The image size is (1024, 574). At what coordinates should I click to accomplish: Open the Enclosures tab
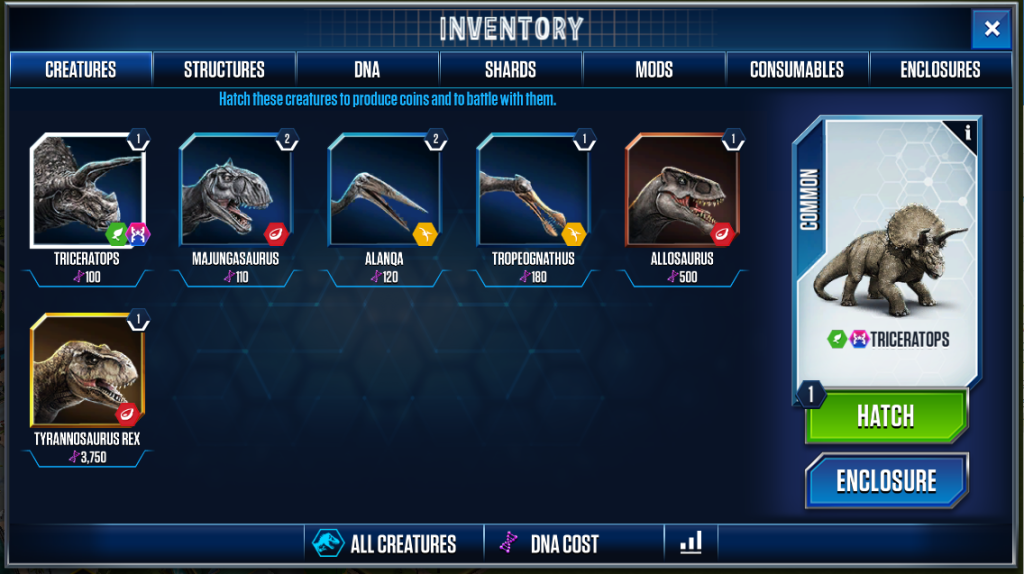click(940, 70)
